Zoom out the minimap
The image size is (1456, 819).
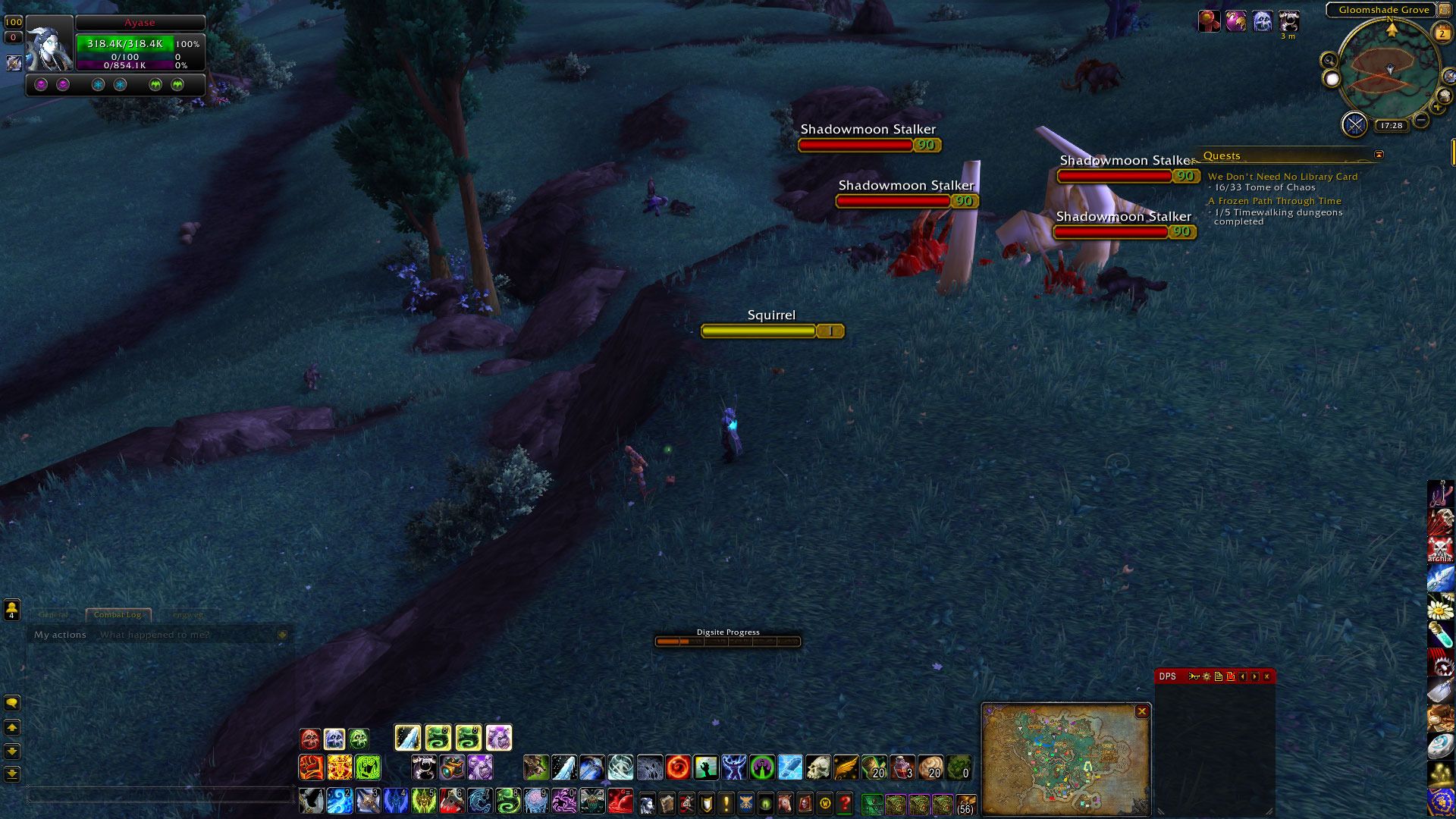(x=1421, y=120)
